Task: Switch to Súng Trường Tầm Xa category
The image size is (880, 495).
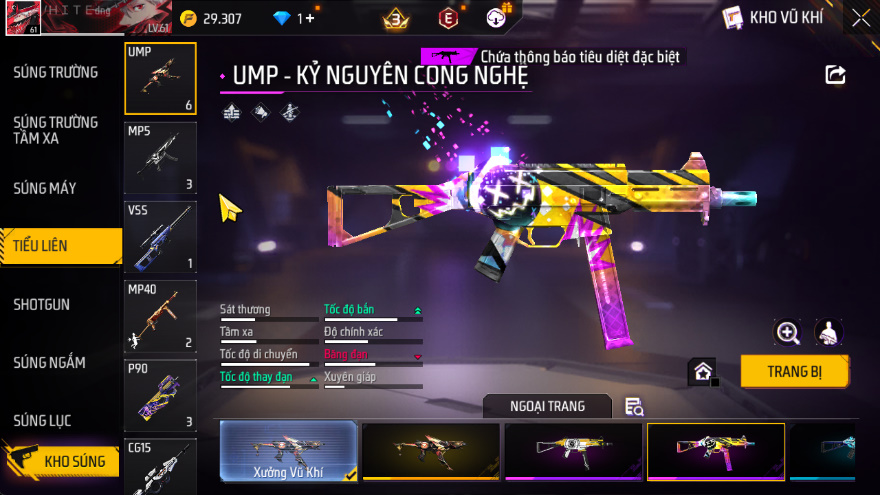Action: click(56, 130)
